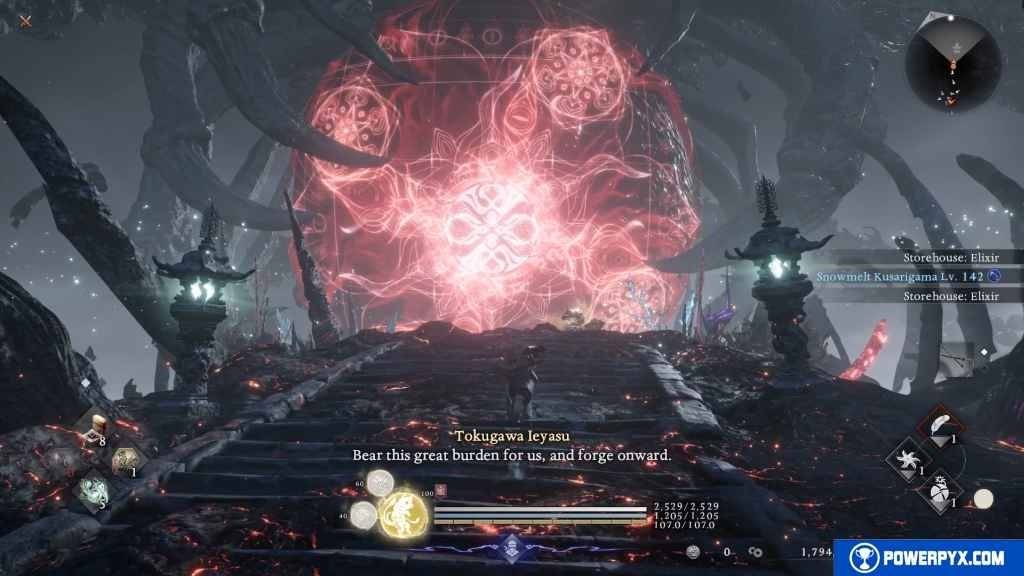Activate the glowing golden guardian spirit icon
The width and height of the screenshot is (1024, 576).
tap(405, 512)
